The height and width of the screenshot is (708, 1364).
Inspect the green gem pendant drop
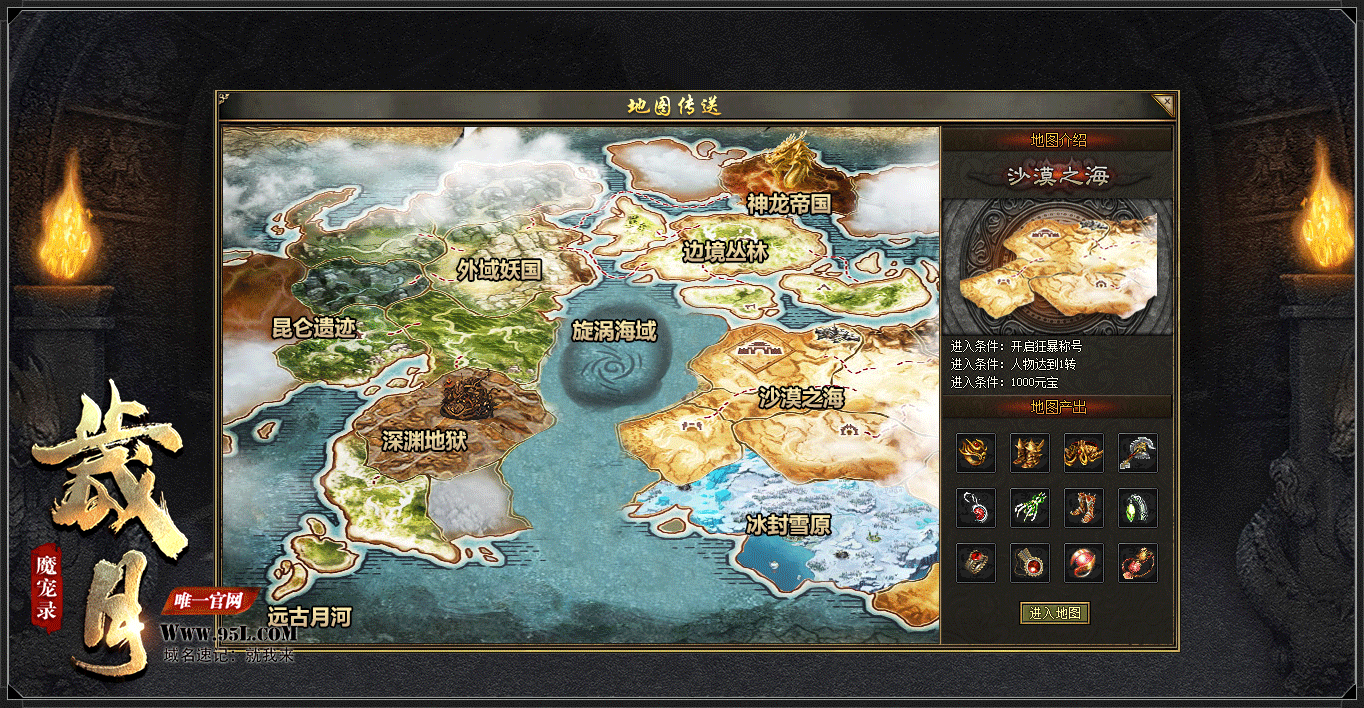coord(1137,508)
